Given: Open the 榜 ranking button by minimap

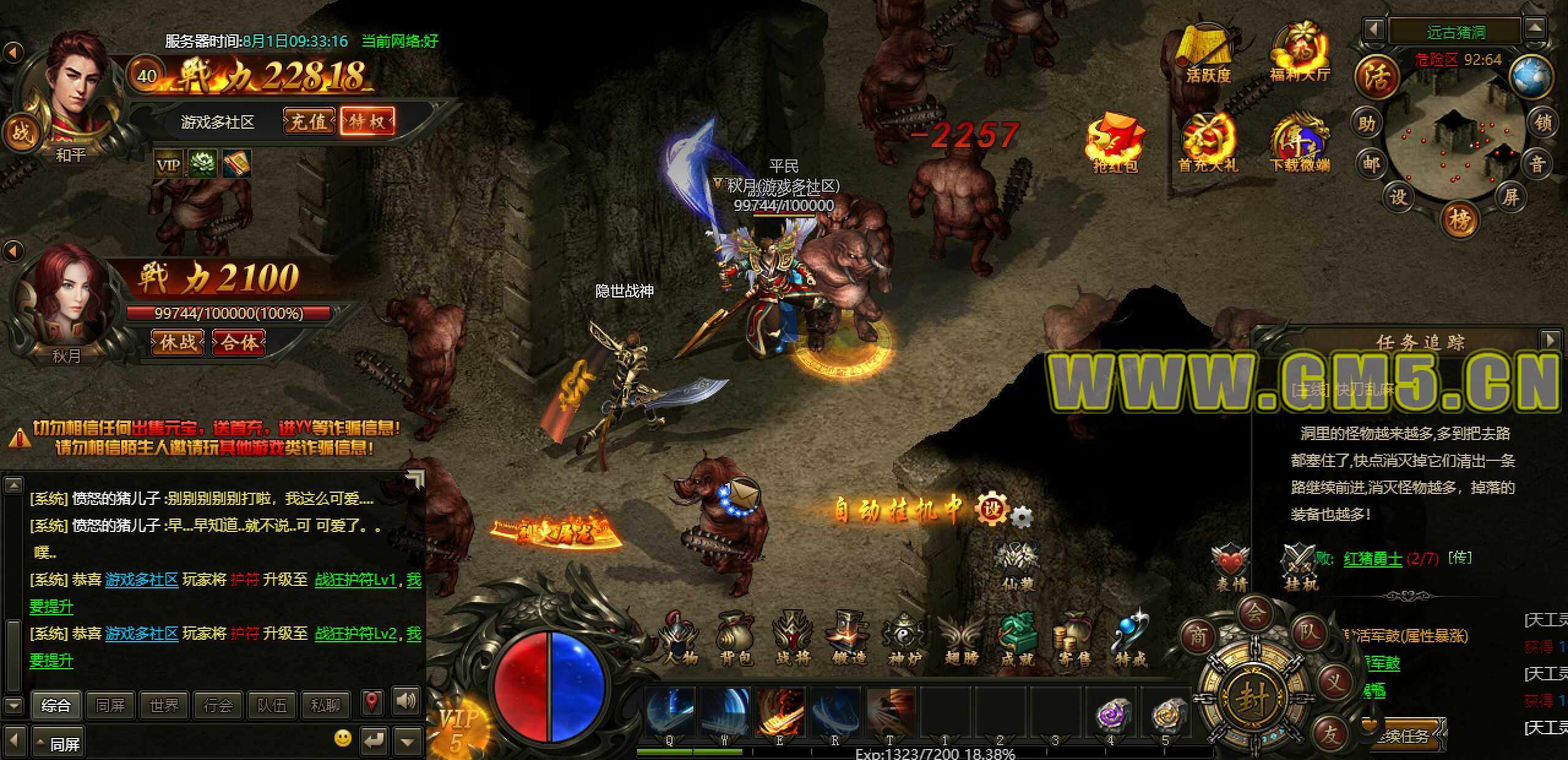Looking at the screenshot, I should click(x=1460, y=219).
